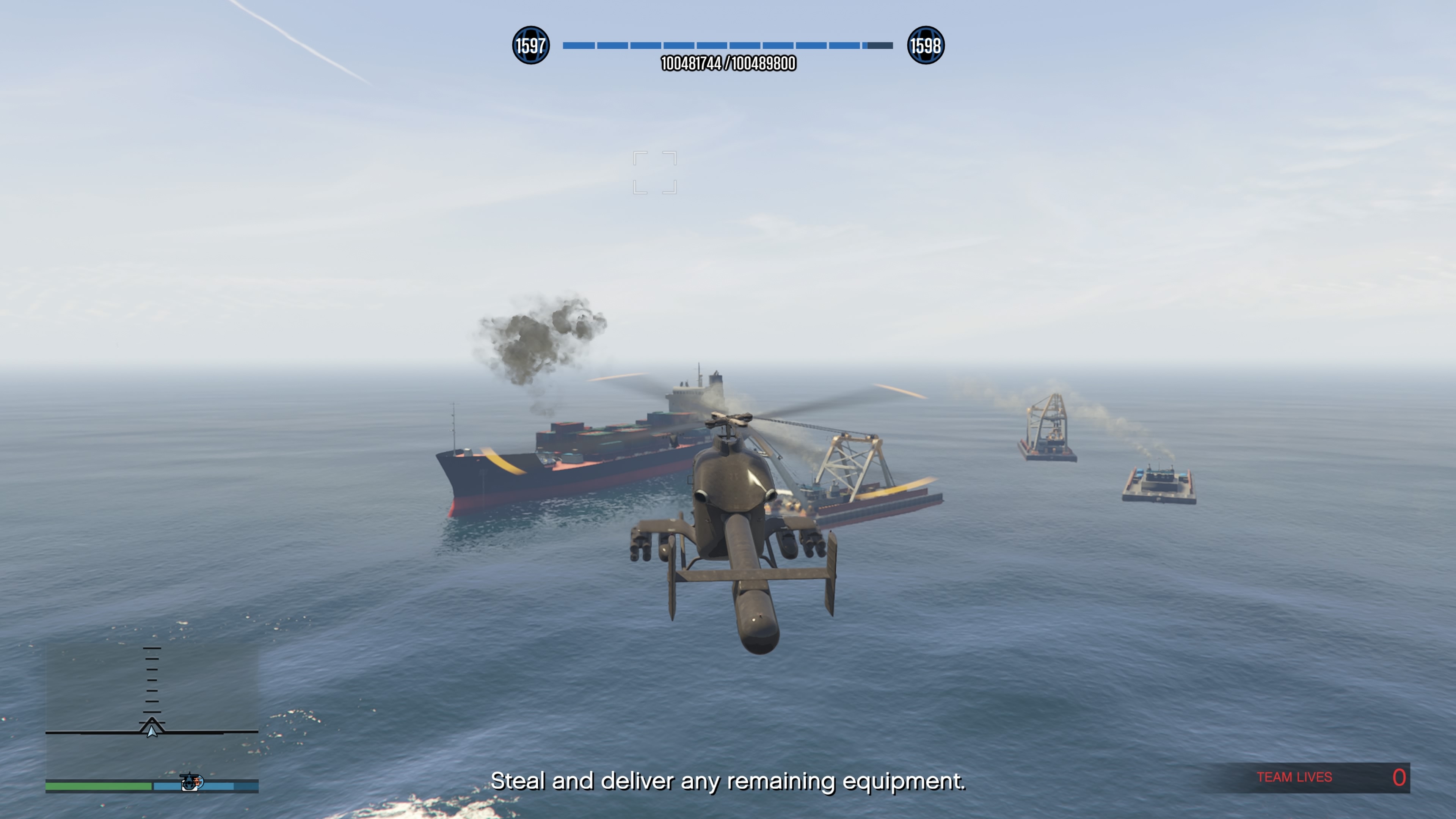
Task: Select the current rank 1597 badge
Action: click(x=530, y=45)
